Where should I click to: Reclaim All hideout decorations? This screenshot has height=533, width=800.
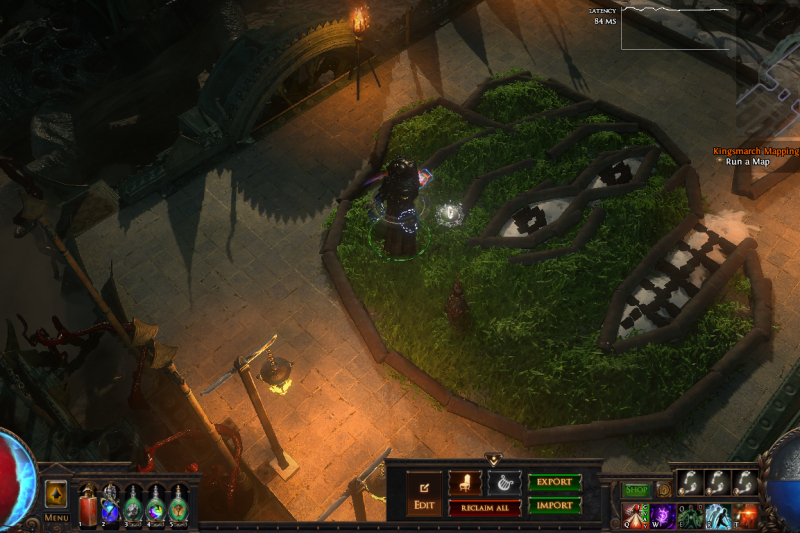[x=484, y=507]
